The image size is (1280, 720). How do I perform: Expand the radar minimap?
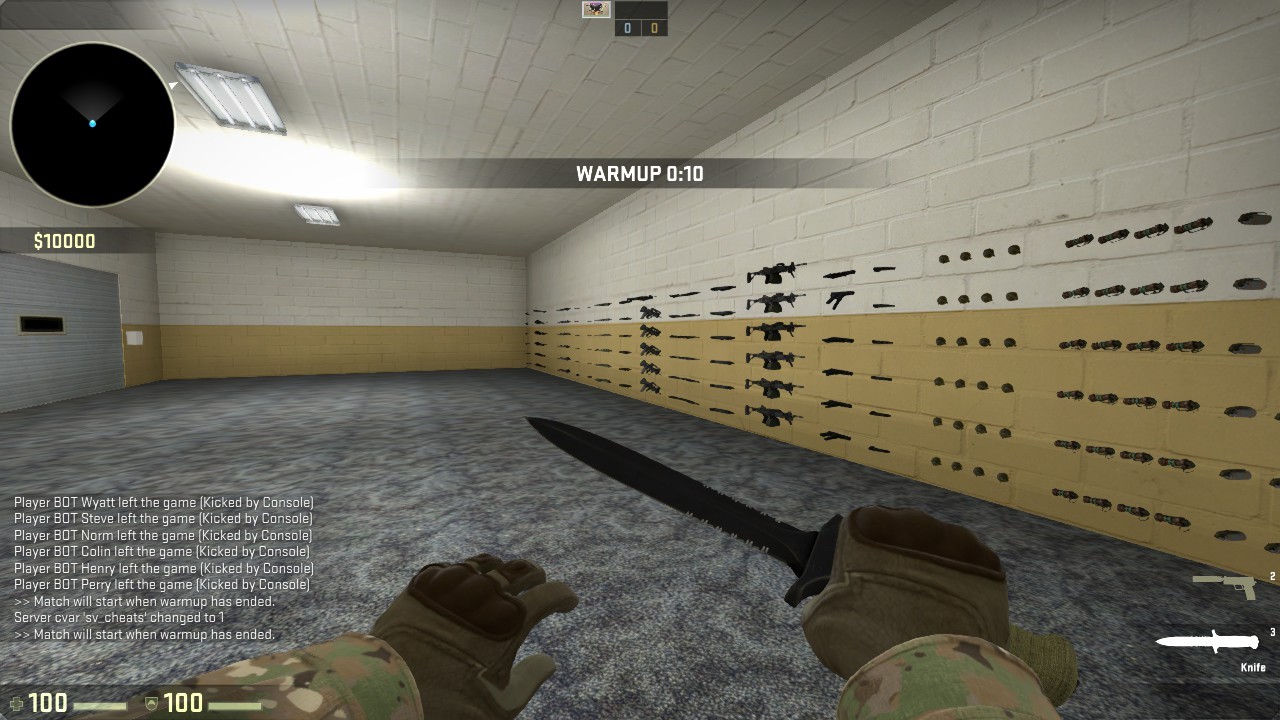coord(90,122)
